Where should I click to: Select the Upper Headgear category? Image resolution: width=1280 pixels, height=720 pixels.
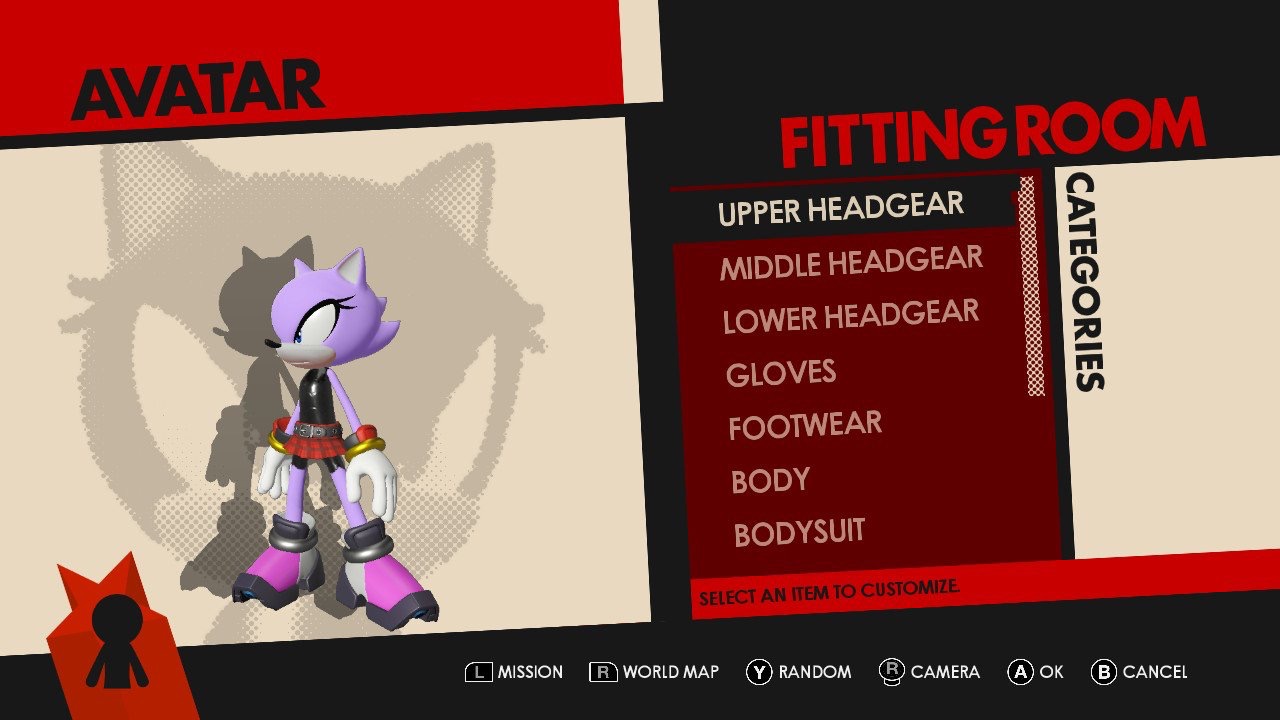pyautogui.click(x=840, y=210)
